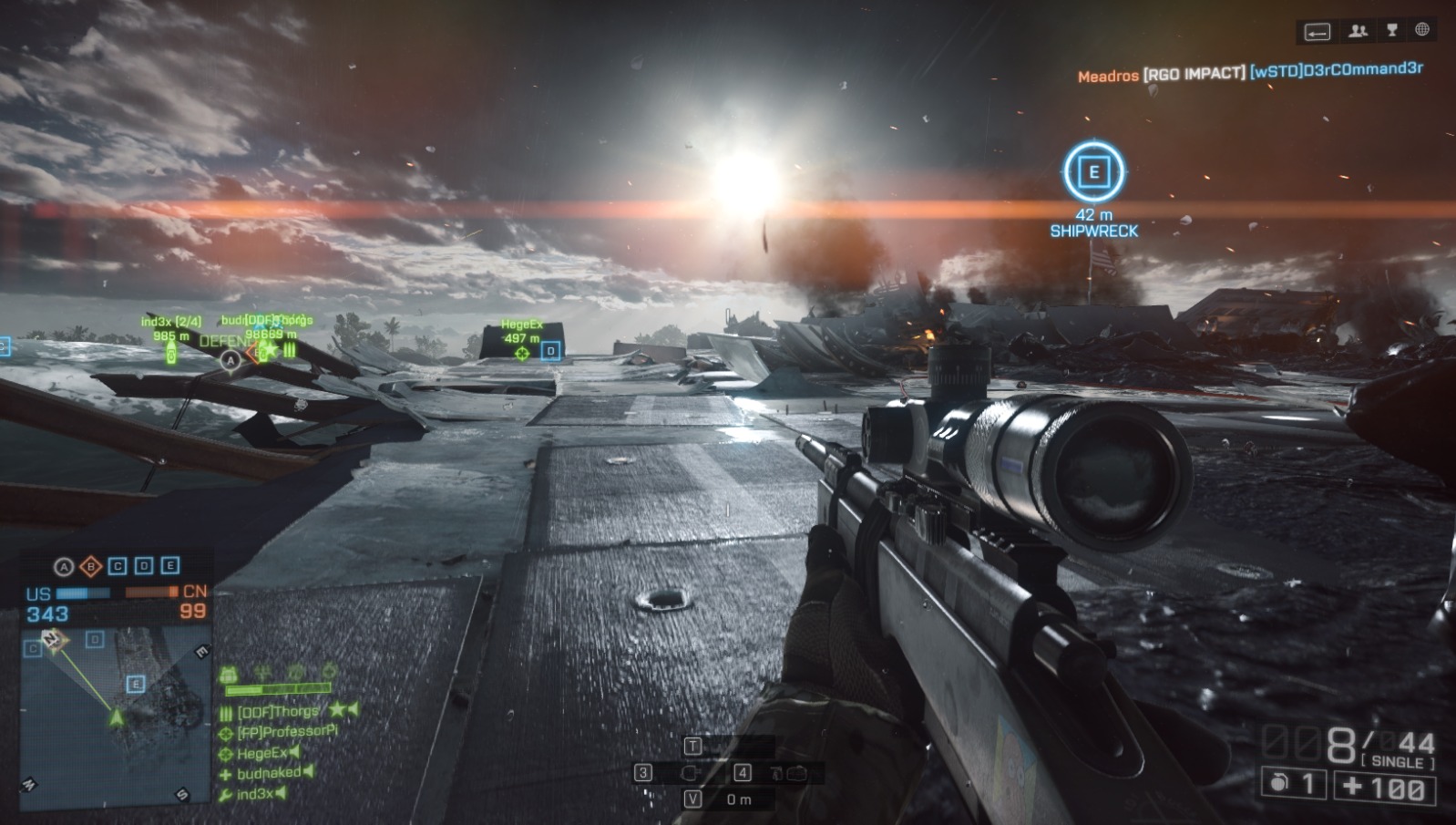Select ind3x in the squad list
This screenshot has height=825, width=1456.
pos(254,793)
